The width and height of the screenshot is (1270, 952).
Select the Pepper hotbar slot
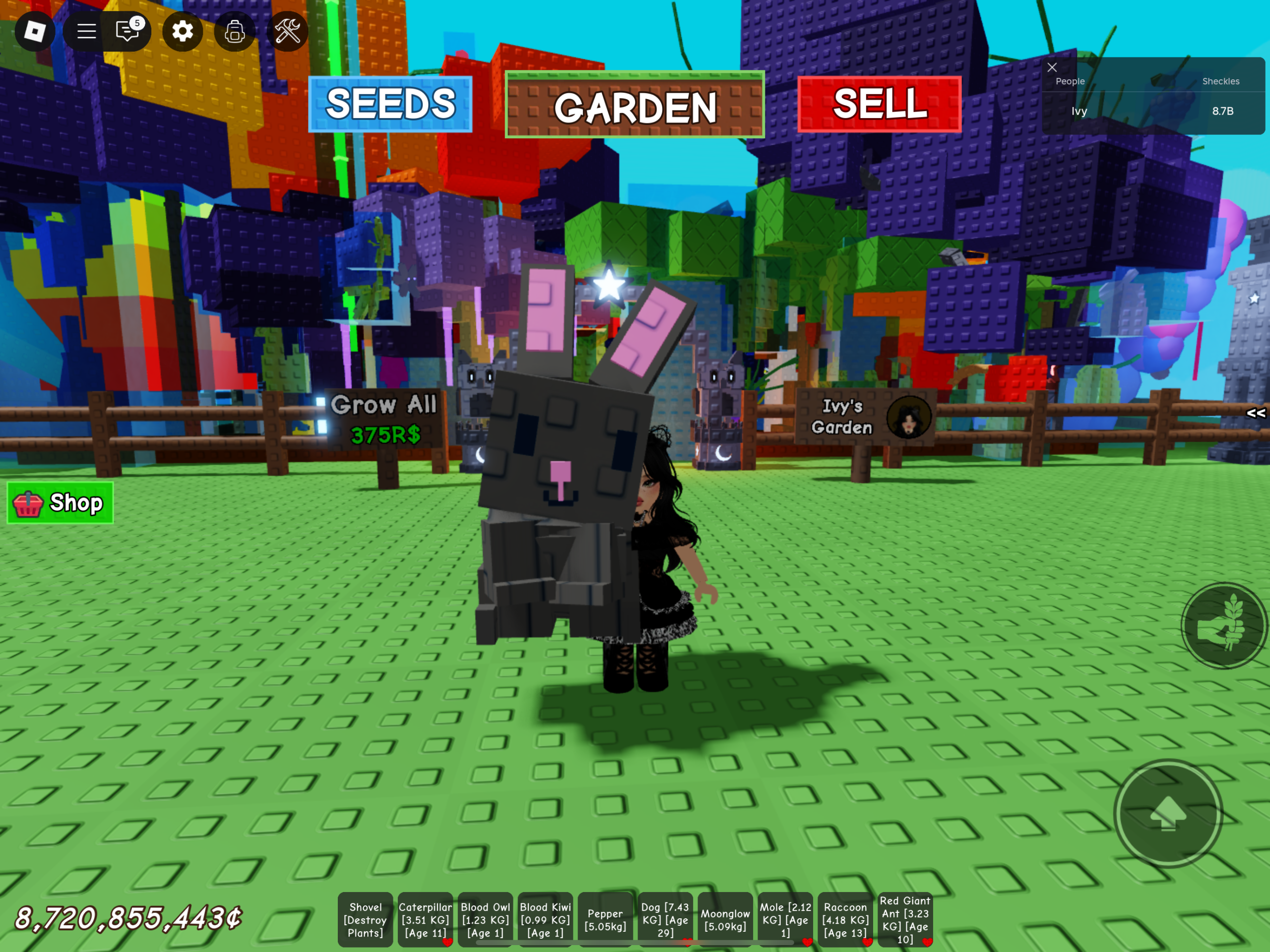(x=605, y=918)
